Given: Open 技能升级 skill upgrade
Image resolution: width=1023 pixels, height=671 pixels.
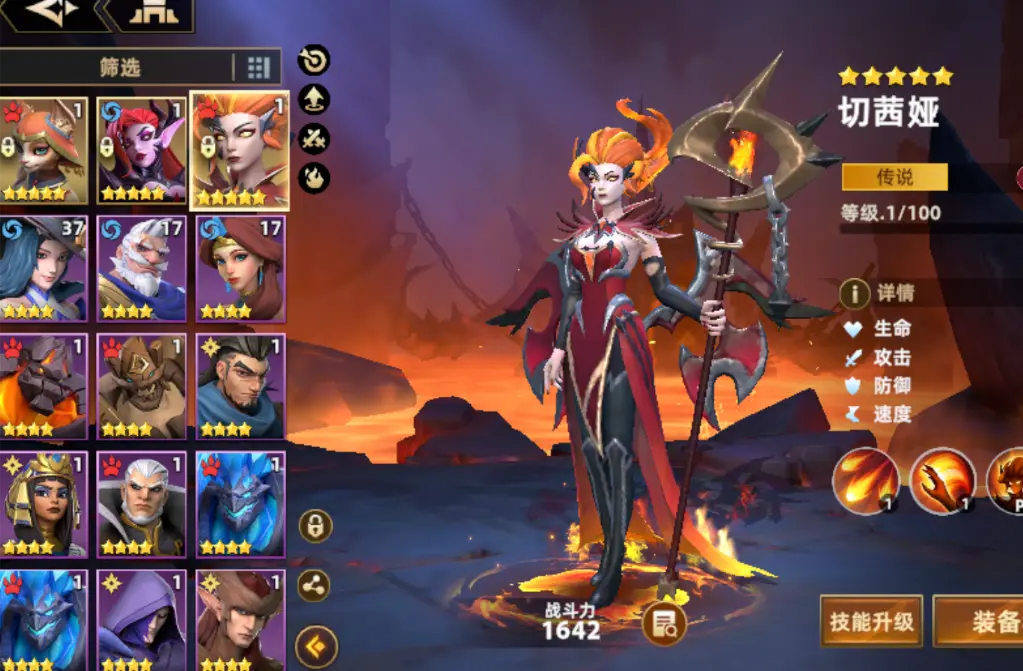Looking at the screenshot, I should tap(871, 621).
